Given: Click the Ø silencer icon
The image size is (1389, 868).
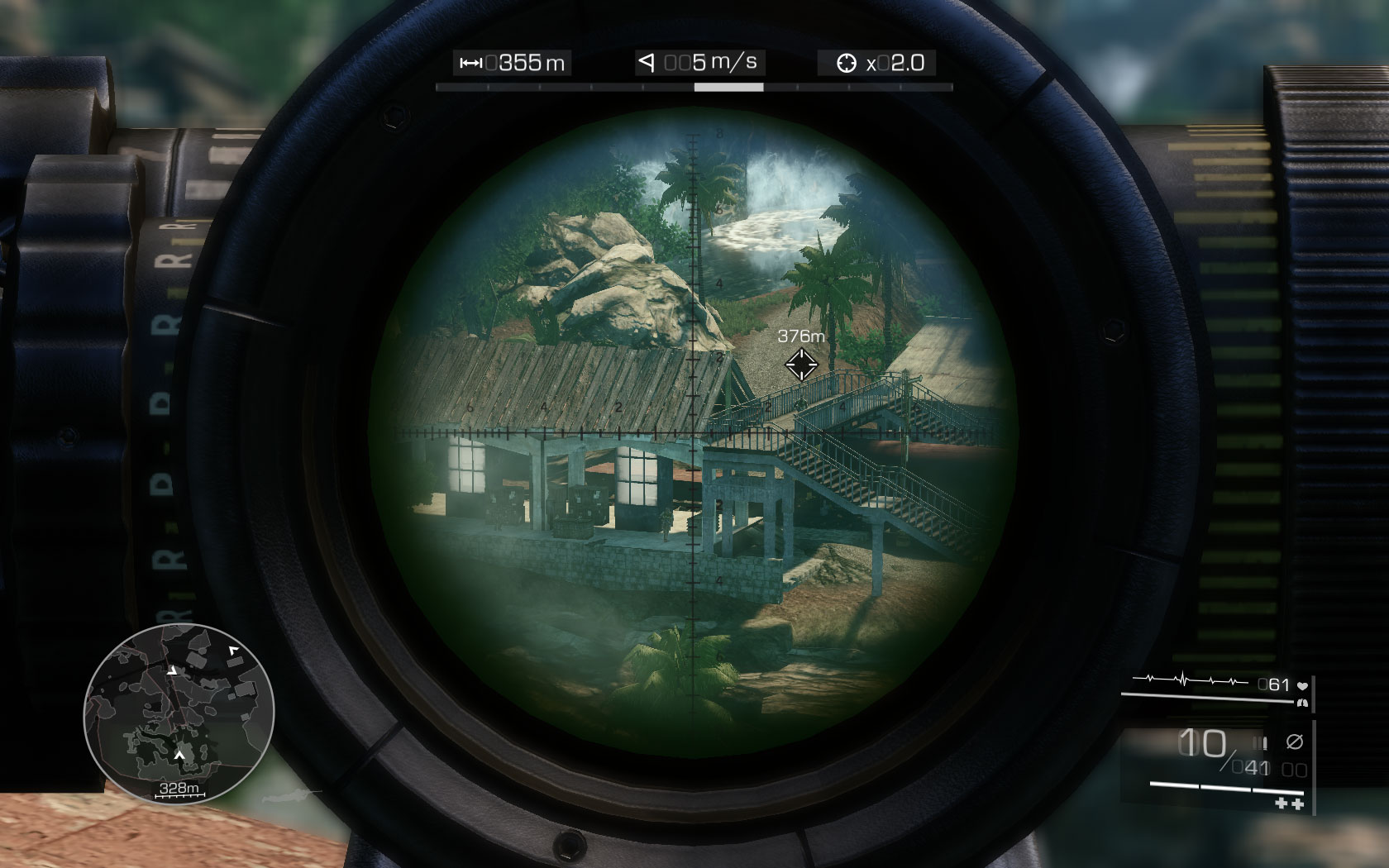Looking at the screenshot, I should pyautogui.click(x=1296, y=741).
